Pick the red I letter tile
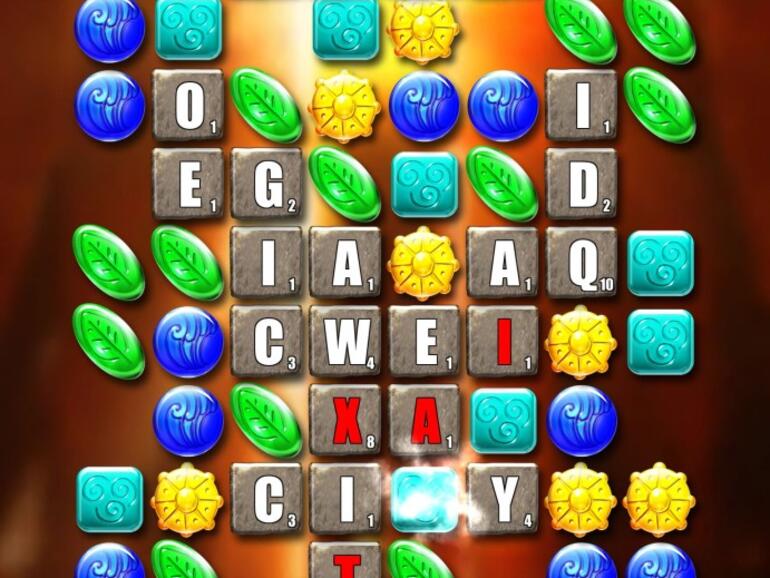This screenshot has height=578, width=770. tap(502, 341)
